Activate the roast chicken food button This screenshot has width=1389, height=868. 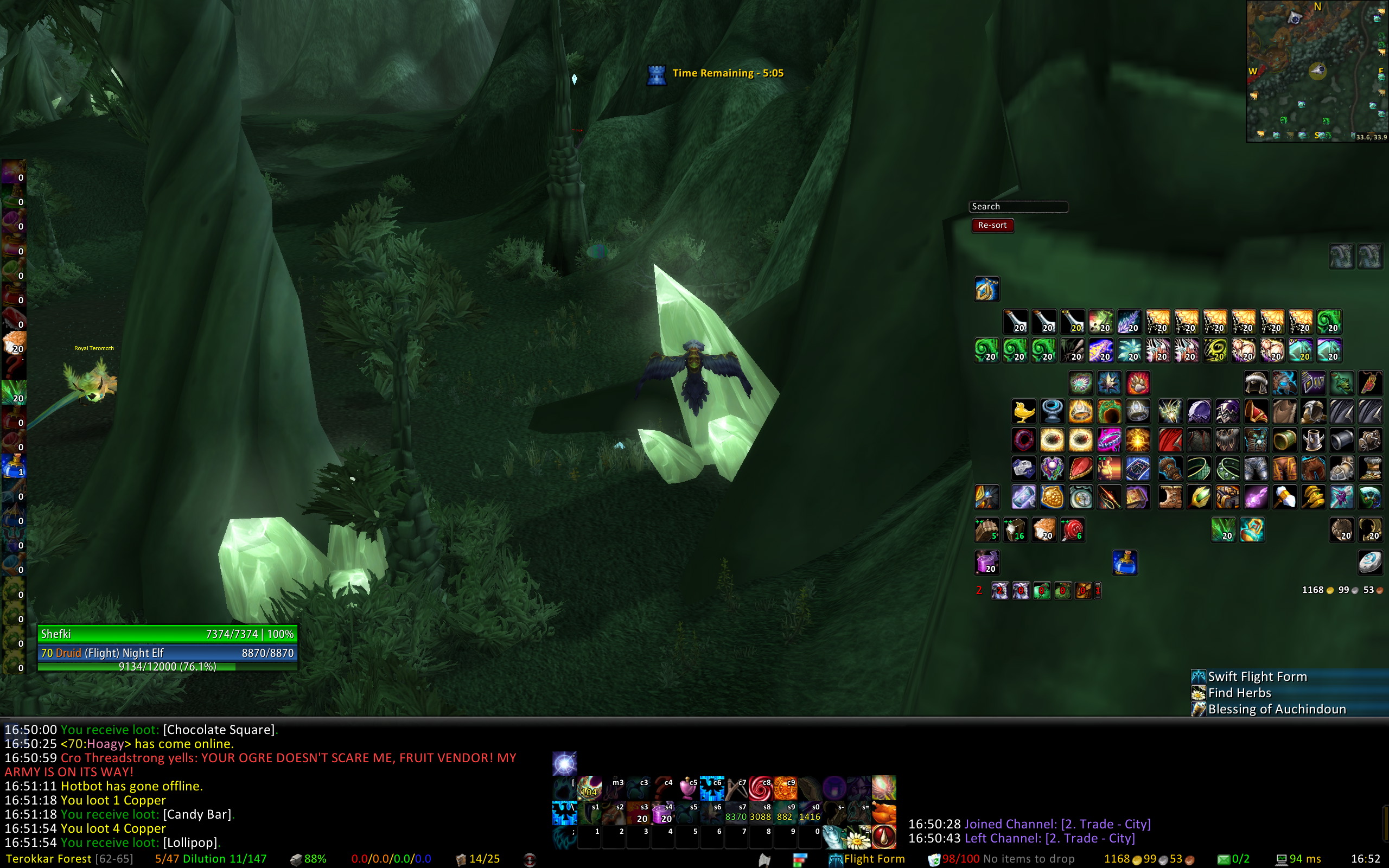[884, 813]
